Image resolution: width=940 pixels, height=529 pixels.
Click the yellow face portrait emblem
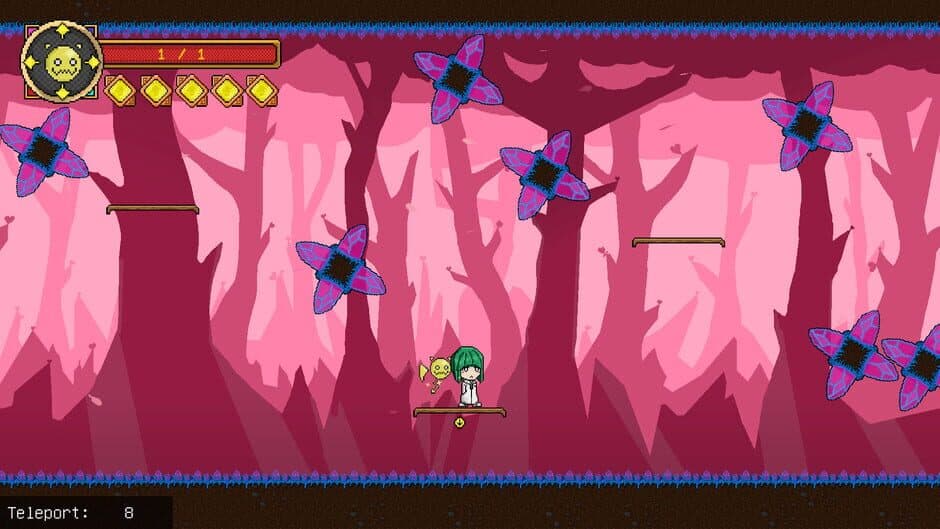(x=61, y=62)
